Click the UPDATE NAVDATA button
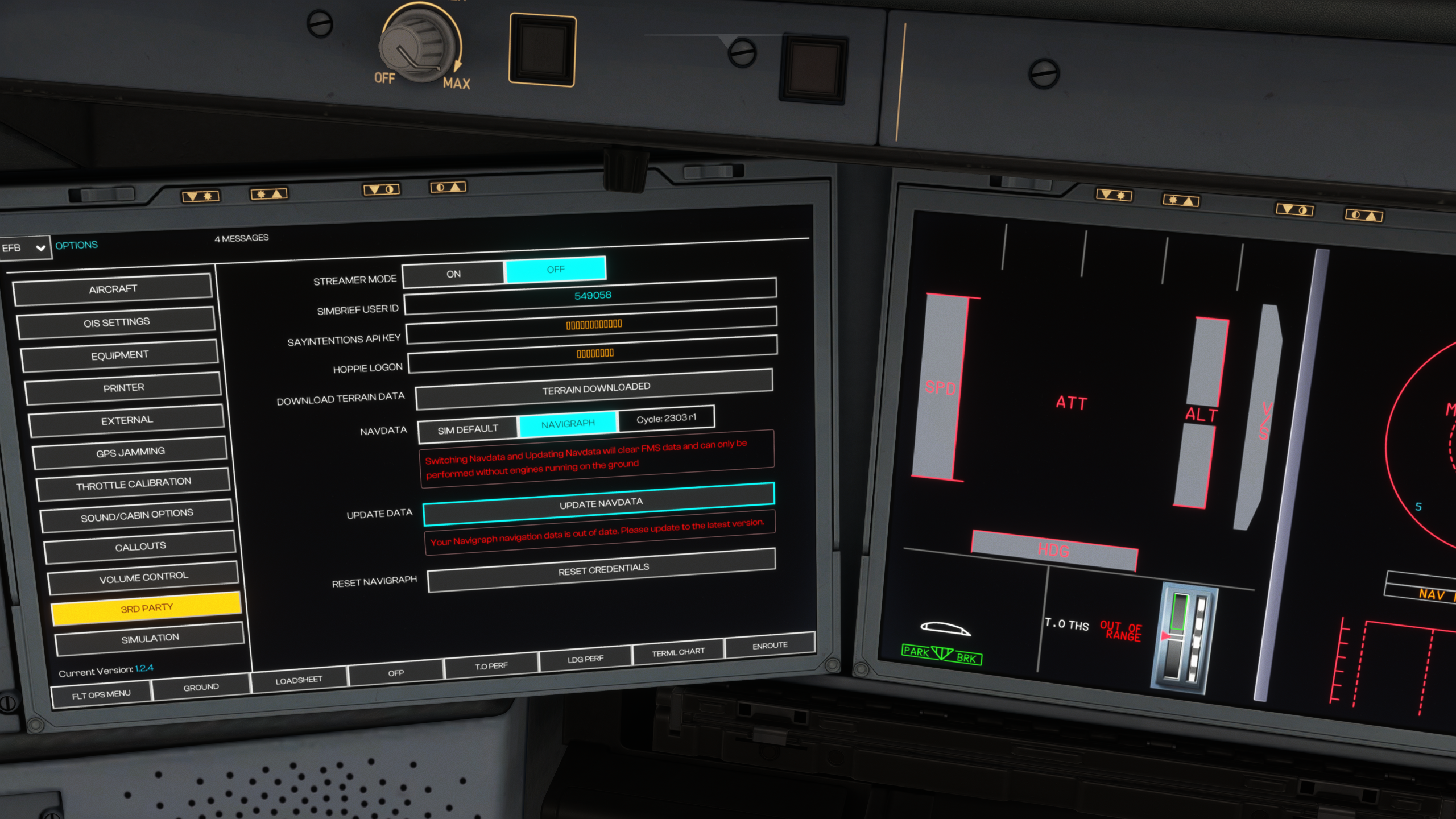Image resolution: width=1456 pixels, height=819 pixels. [600, 503]
